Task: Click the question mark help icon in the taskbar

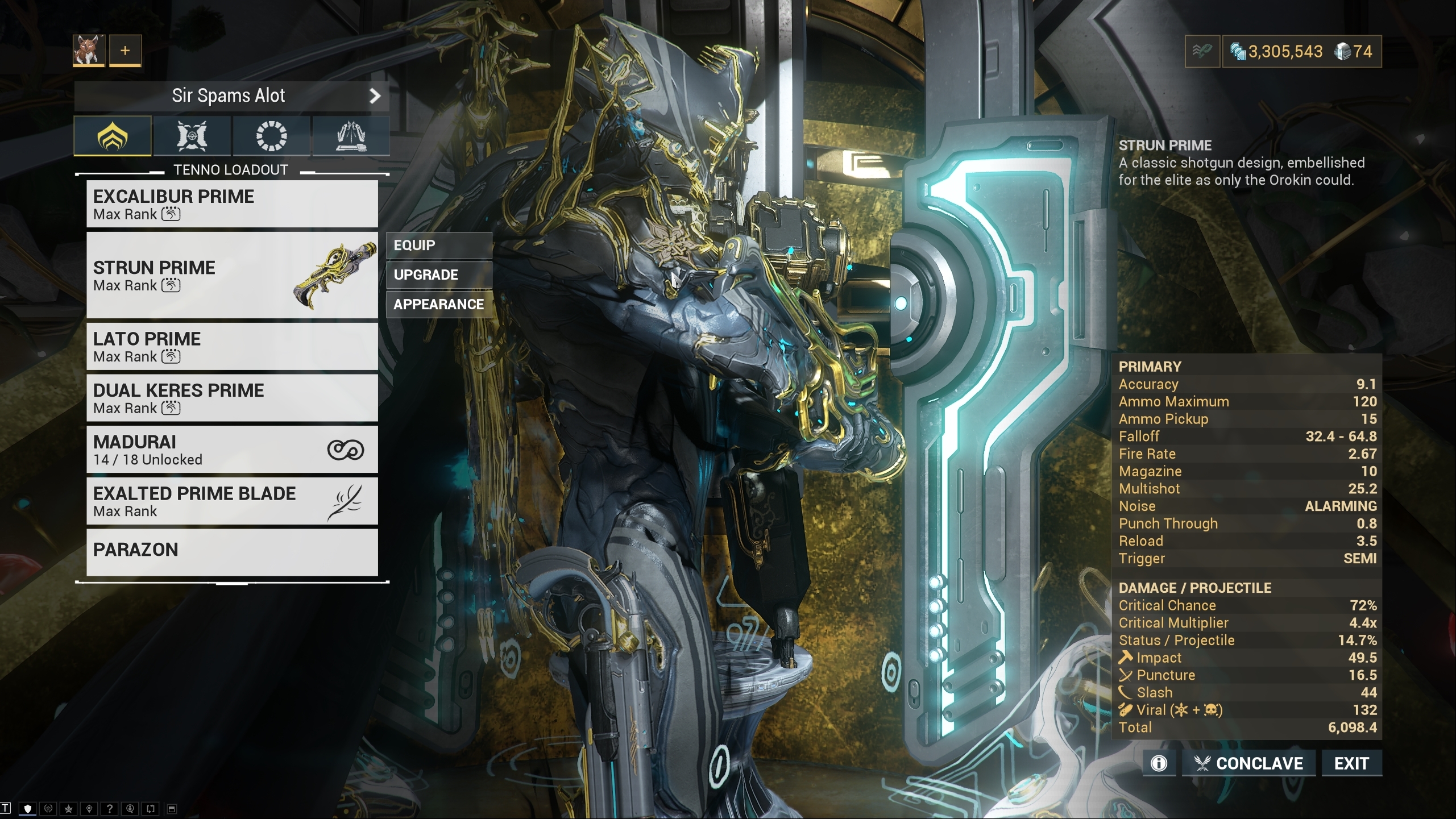Action: click(x=110, y=809)
